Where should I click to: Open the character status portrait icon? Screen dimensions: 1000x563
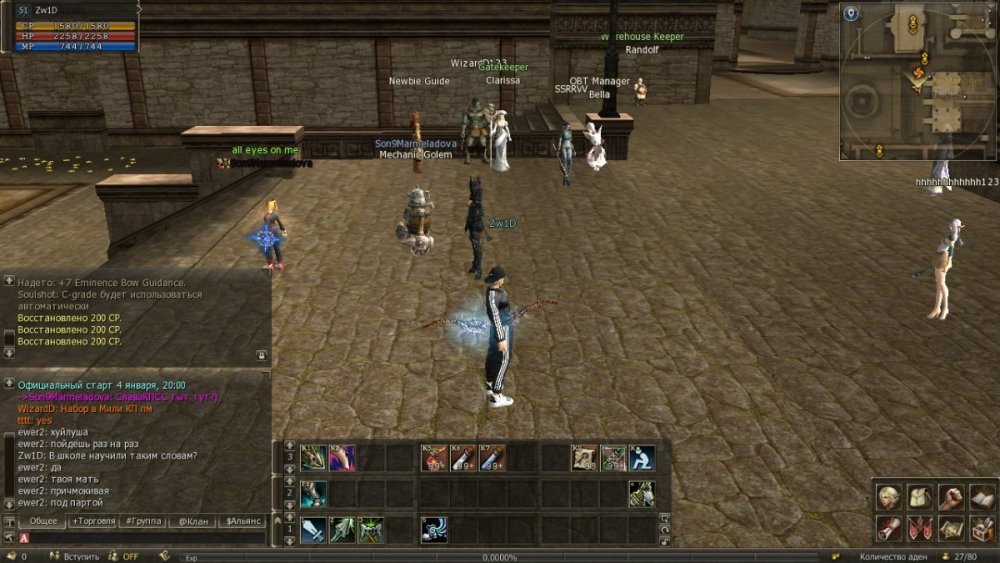pyautogui.click(x=889, y=497)
